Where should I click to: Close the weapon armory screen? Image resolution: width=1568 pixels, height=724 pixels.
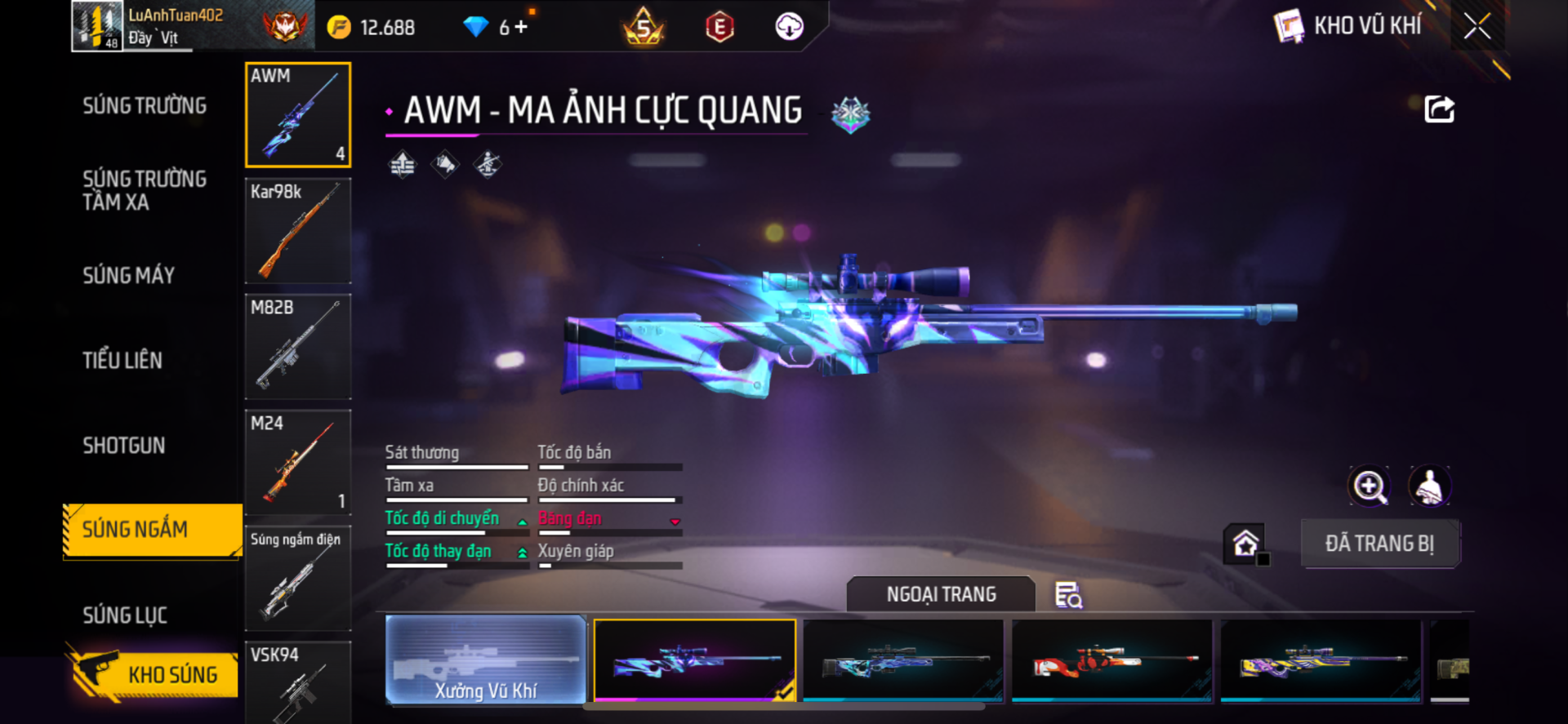click(x=1477, y=26)
